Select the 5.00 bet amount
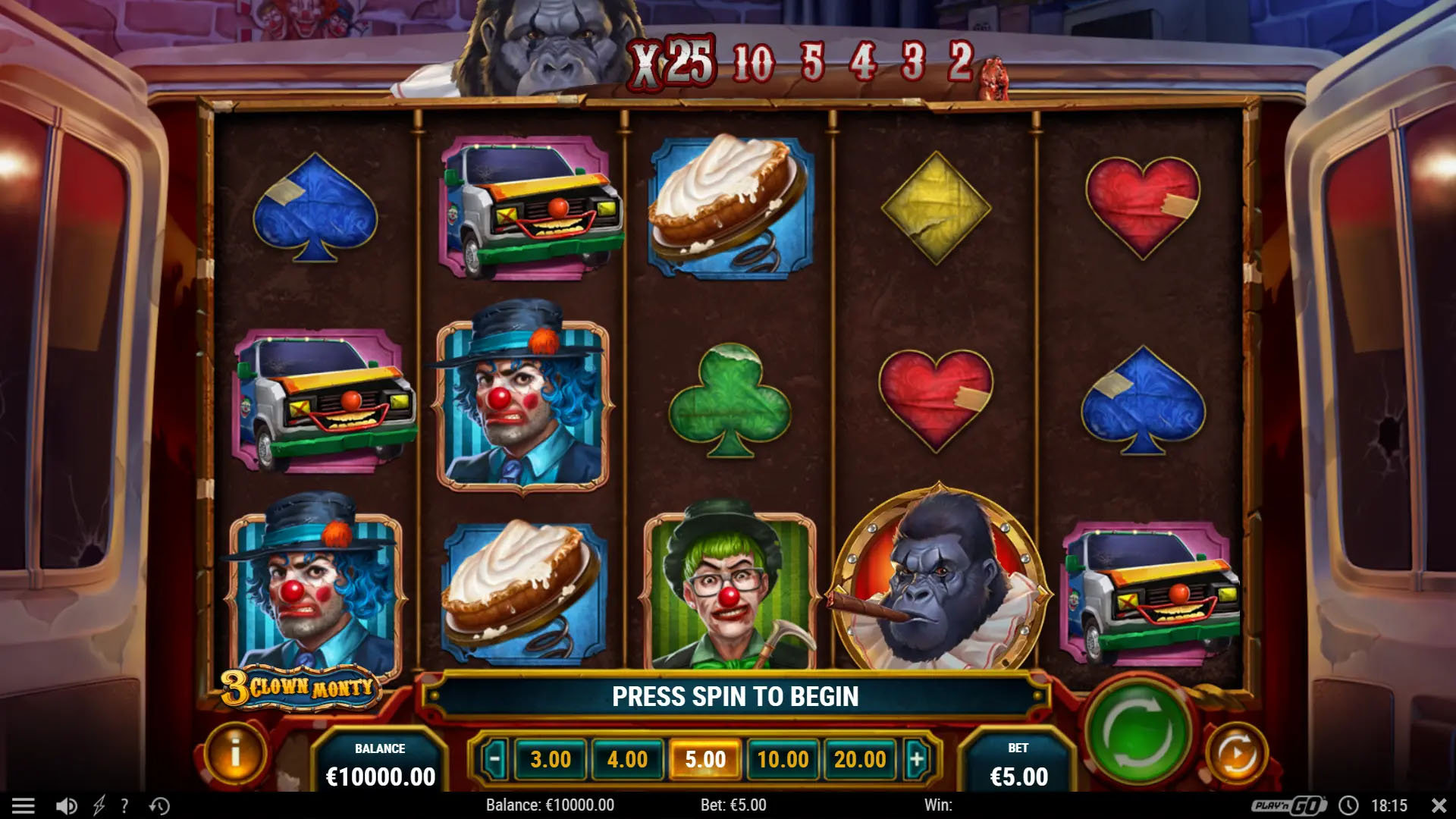Screen dimensions: 1456x819 (x=706, y=758)
